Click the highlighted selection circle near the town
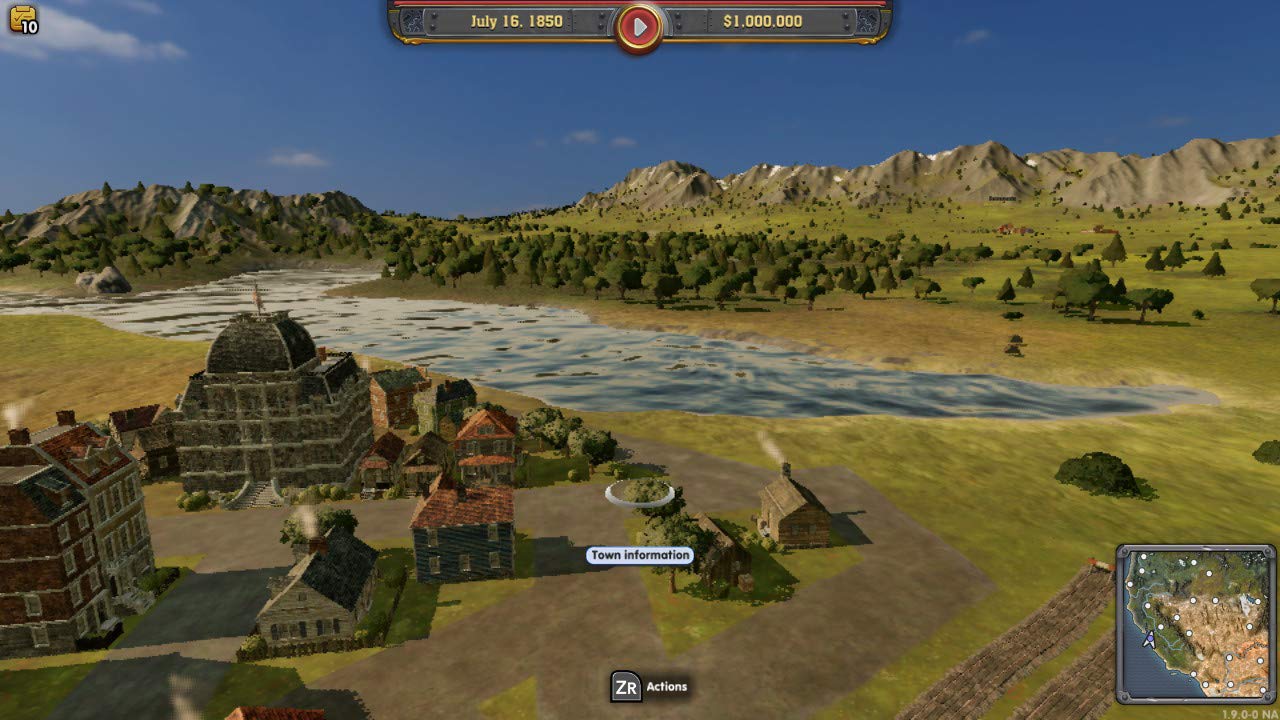The width and height of the screenshot is (1280, 720). [640, 490]
